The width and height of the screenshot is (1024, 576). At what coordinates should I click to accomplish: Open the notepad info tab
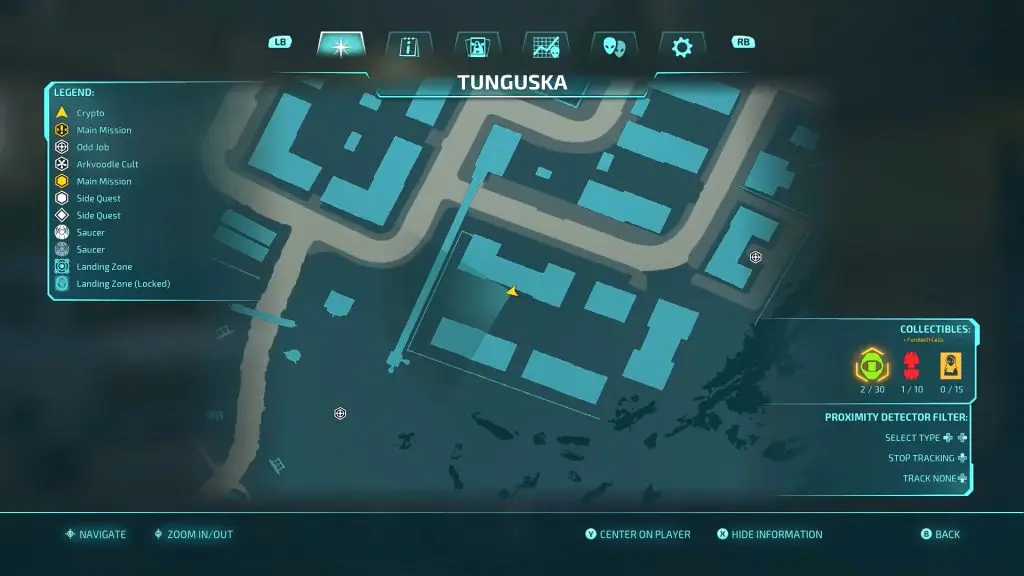coord(409,46)
